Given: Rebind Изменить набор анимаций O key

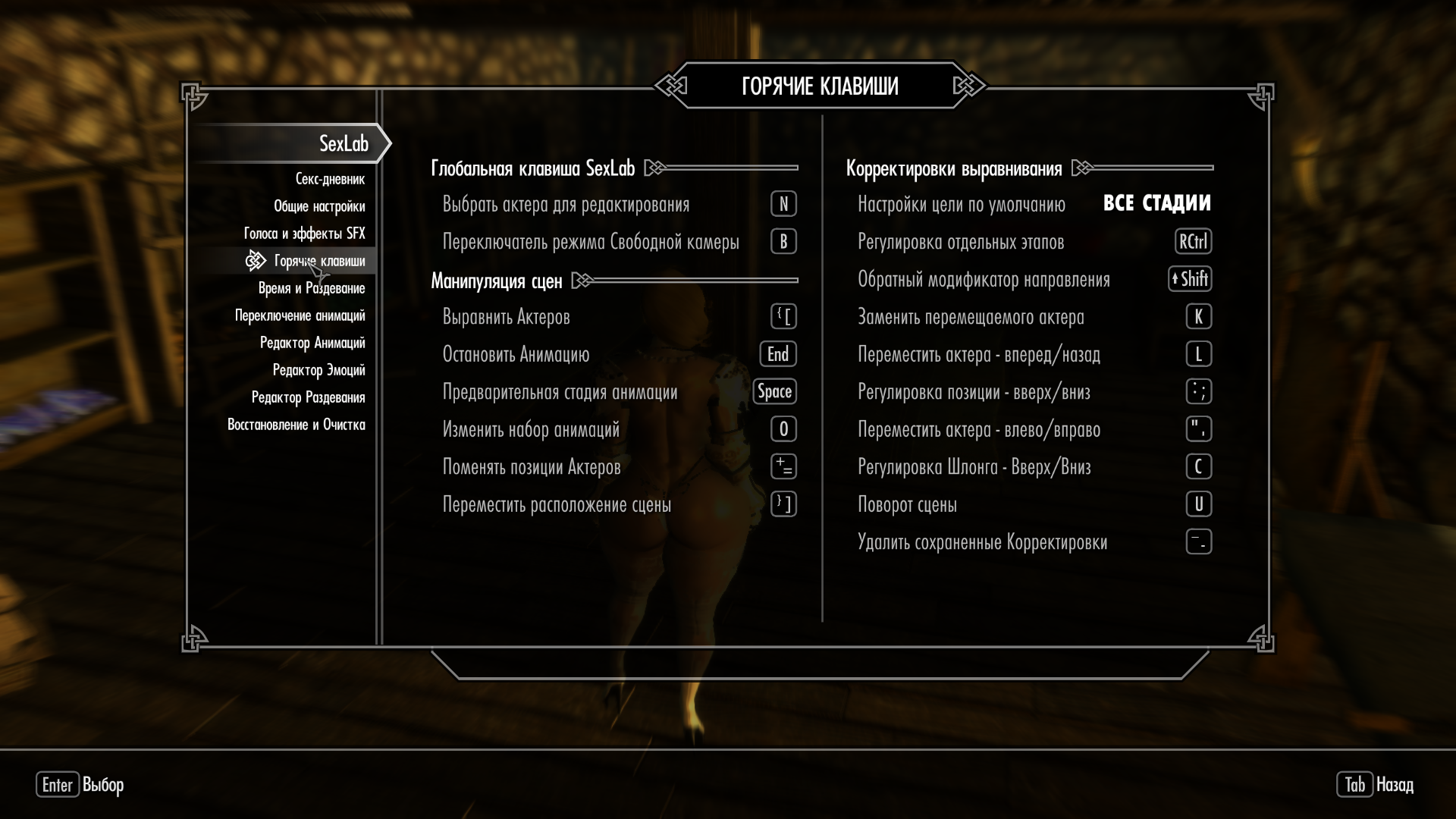Looking at the screenshot, I should tap(783, 429).
